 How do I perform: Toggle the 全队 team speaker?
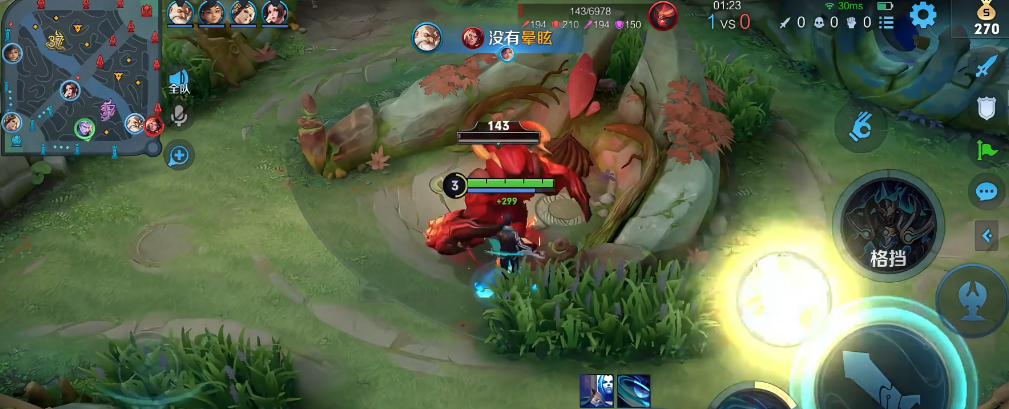pyautogui.click(x=179, y=82)
